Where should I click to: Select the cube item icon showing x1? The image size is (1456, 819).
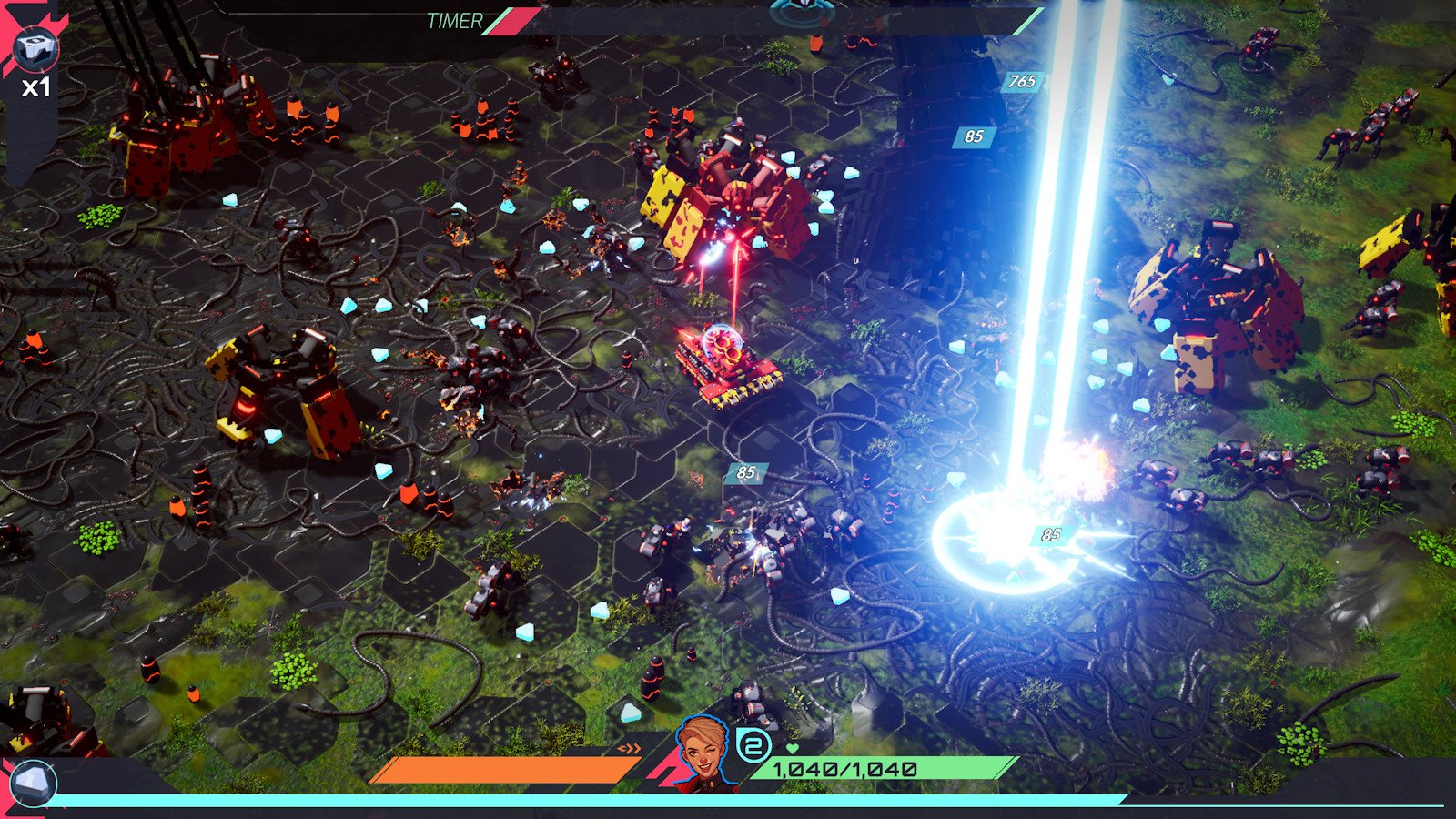click(x=37, y=47)
